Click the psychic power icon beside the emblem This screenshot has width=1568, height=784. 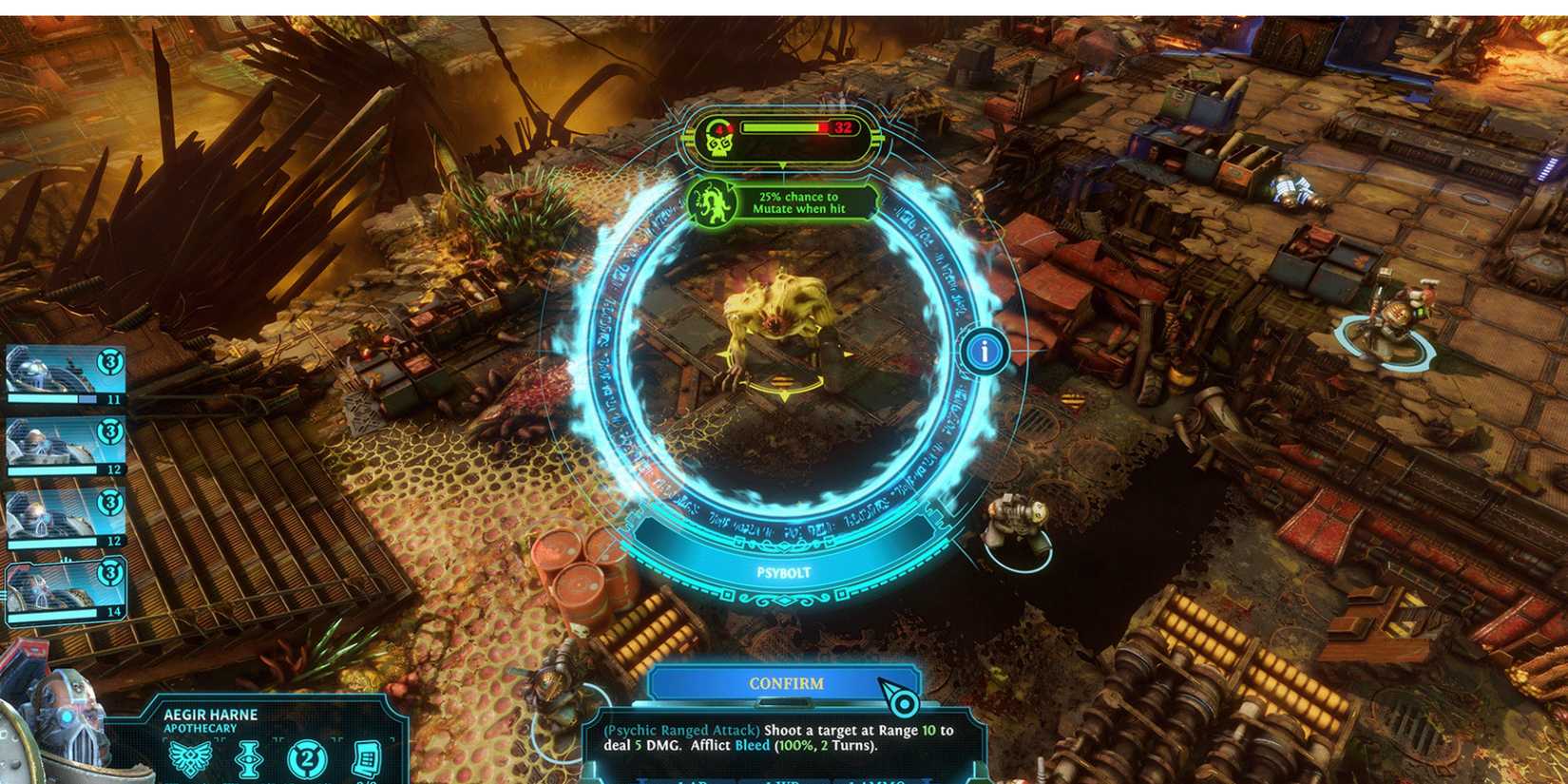pyautogui.click(x=249, y=760)
